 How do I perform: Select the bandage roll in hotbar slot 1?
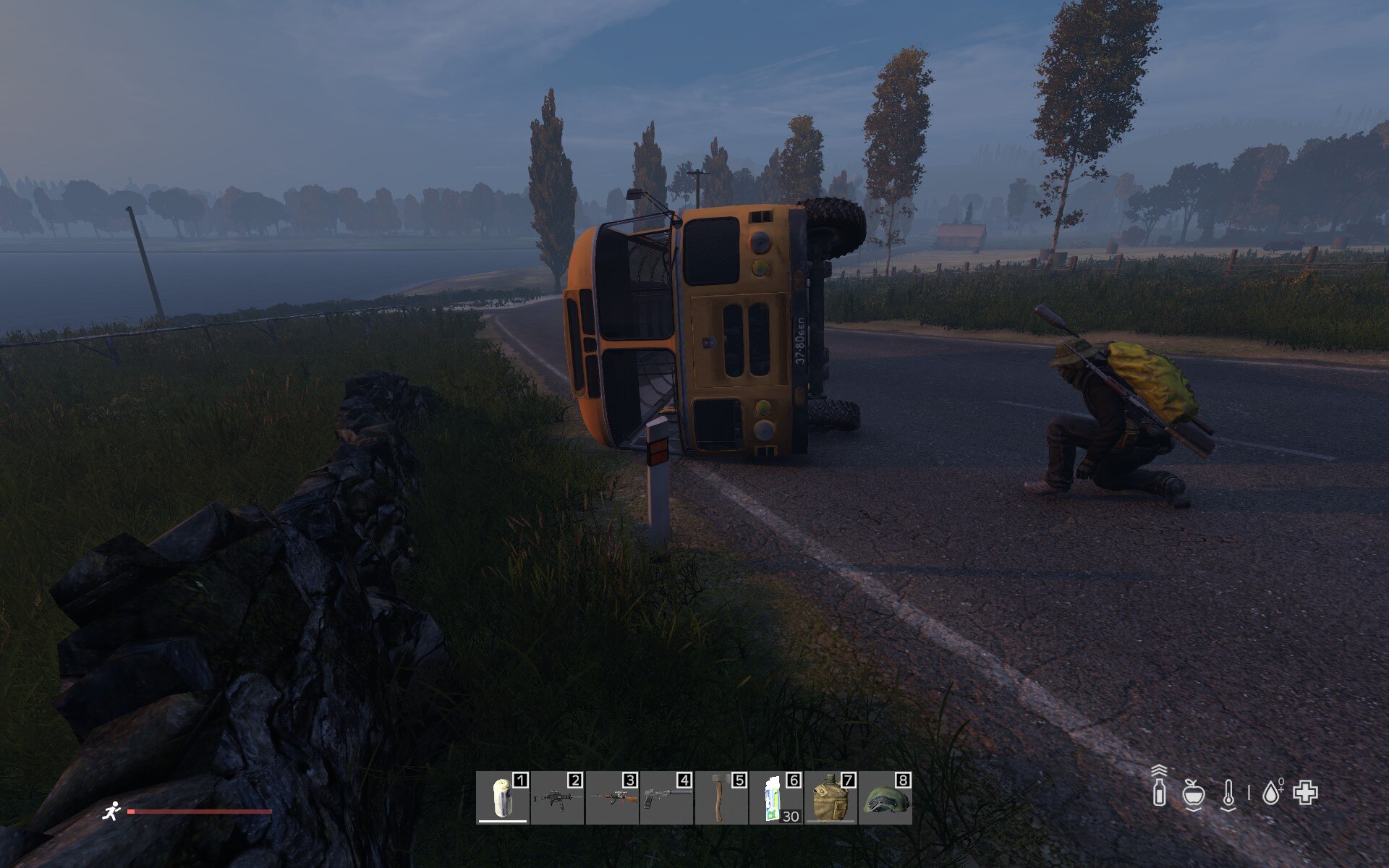(503, 798)
